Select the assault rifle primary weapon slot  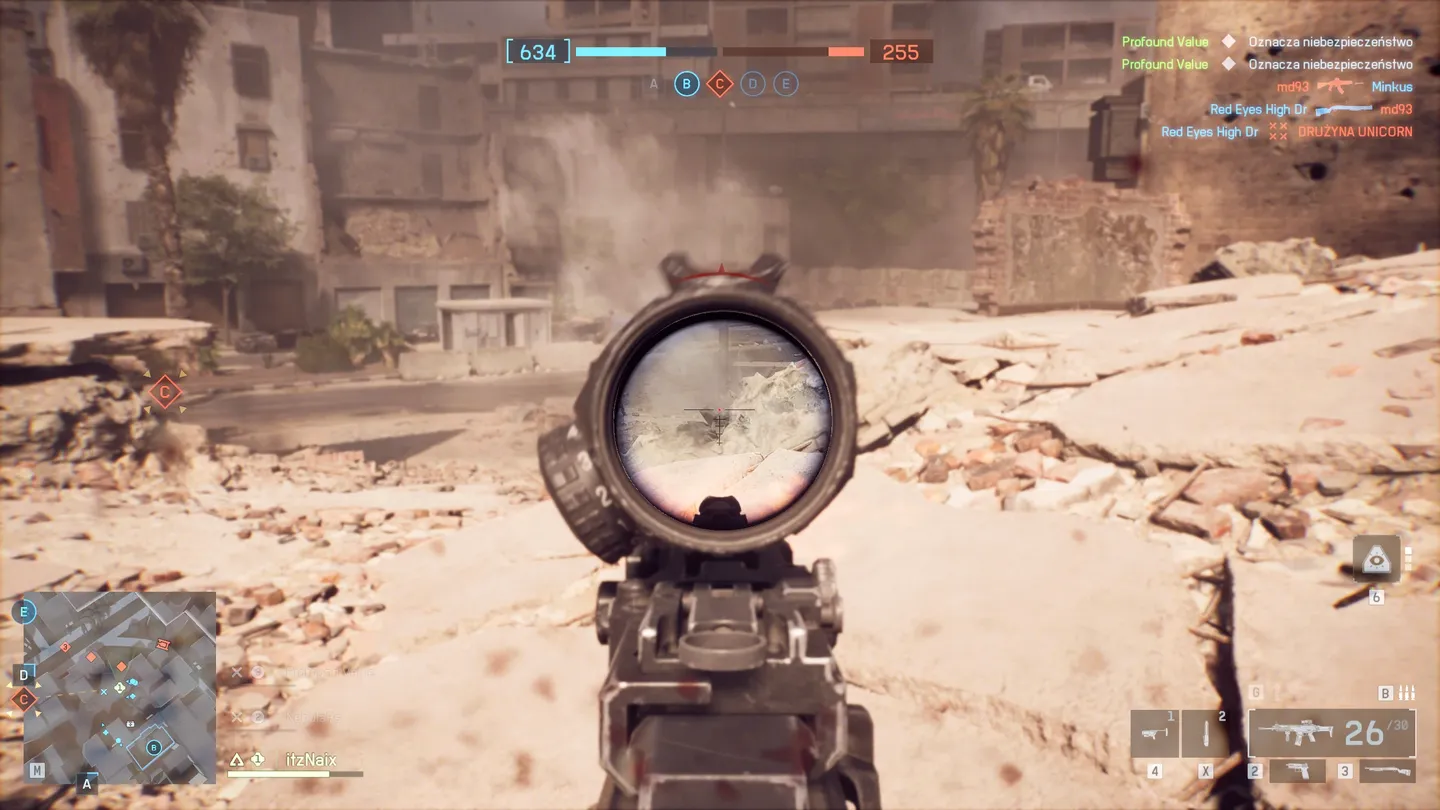[x=1330, y=733]
